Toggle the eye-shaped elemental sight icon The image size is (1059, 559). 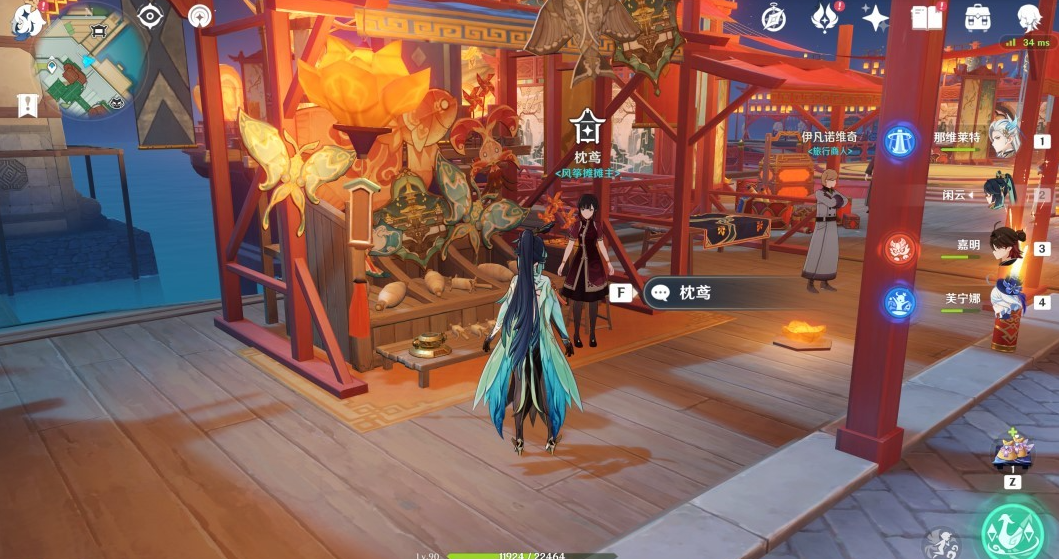click(150, 16)
